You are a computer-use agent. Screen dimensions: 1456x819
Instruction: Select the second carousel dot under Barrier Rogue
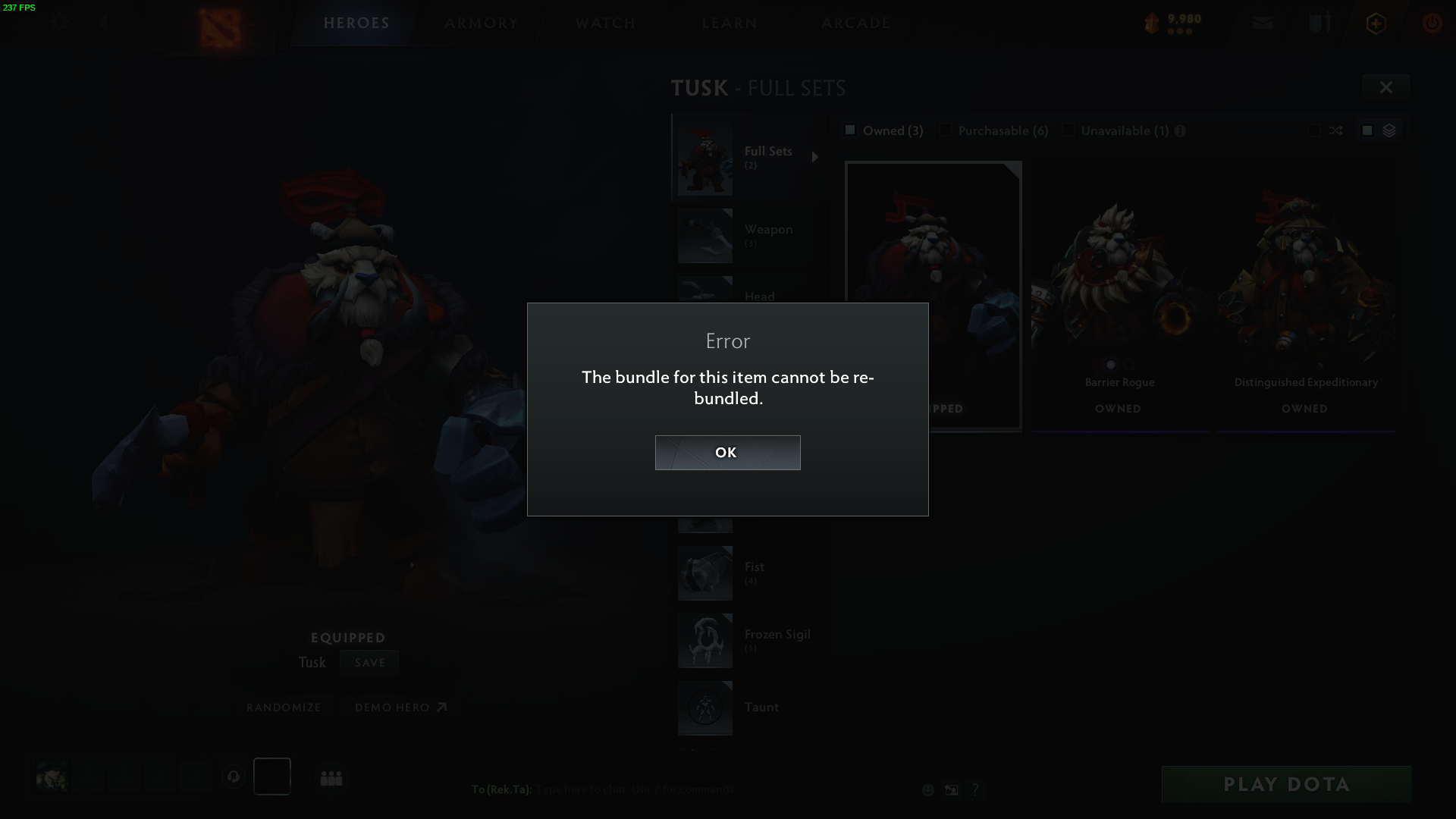[x=1128, y=365]
